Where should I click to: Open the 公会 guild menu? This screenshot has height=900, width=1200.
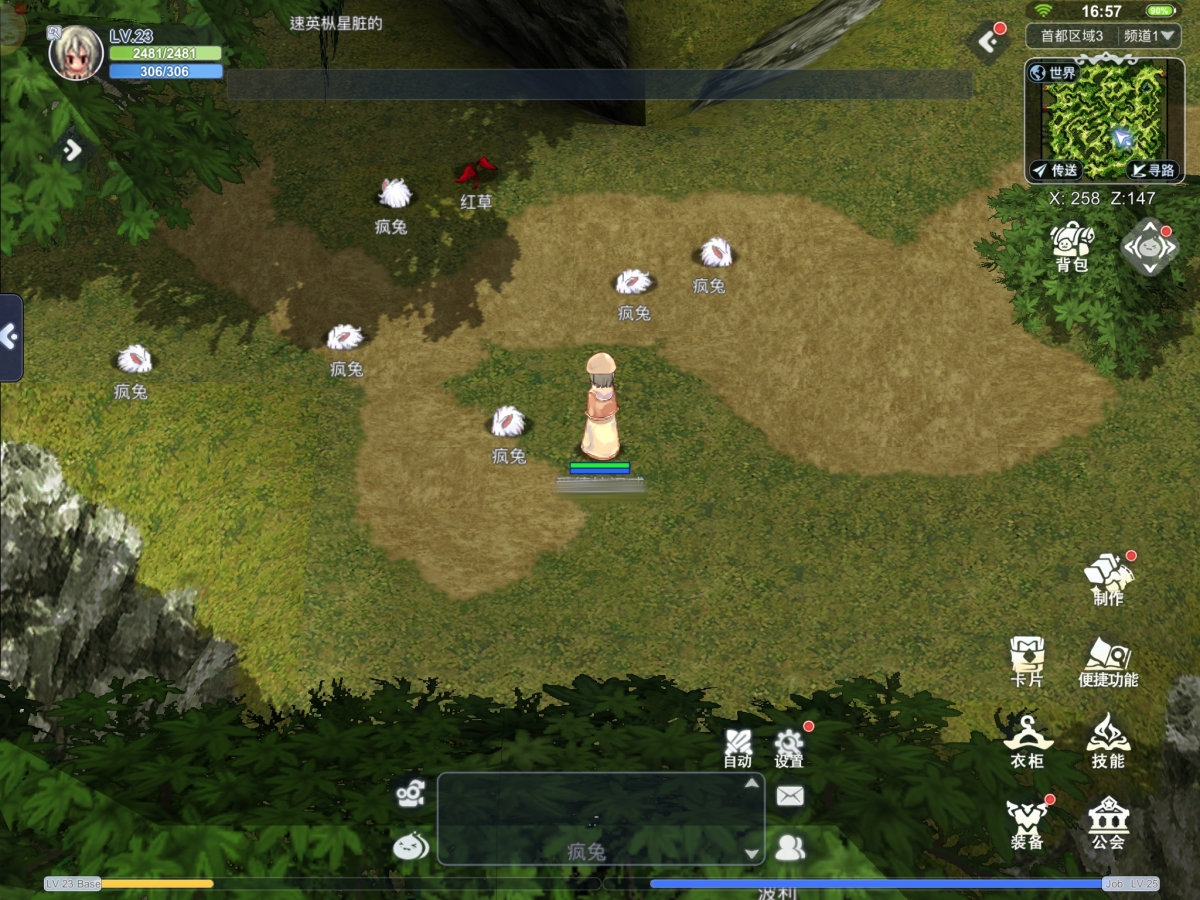coord(1108,823)
